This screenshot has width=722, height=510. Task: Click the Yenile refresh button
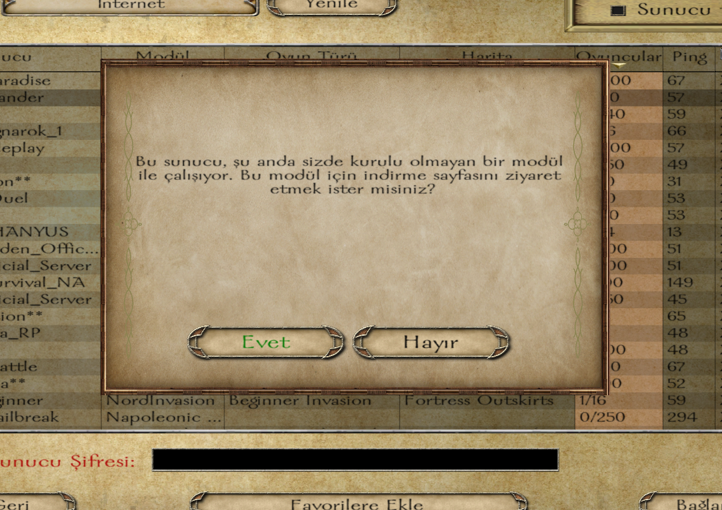(x=330, y=5)
